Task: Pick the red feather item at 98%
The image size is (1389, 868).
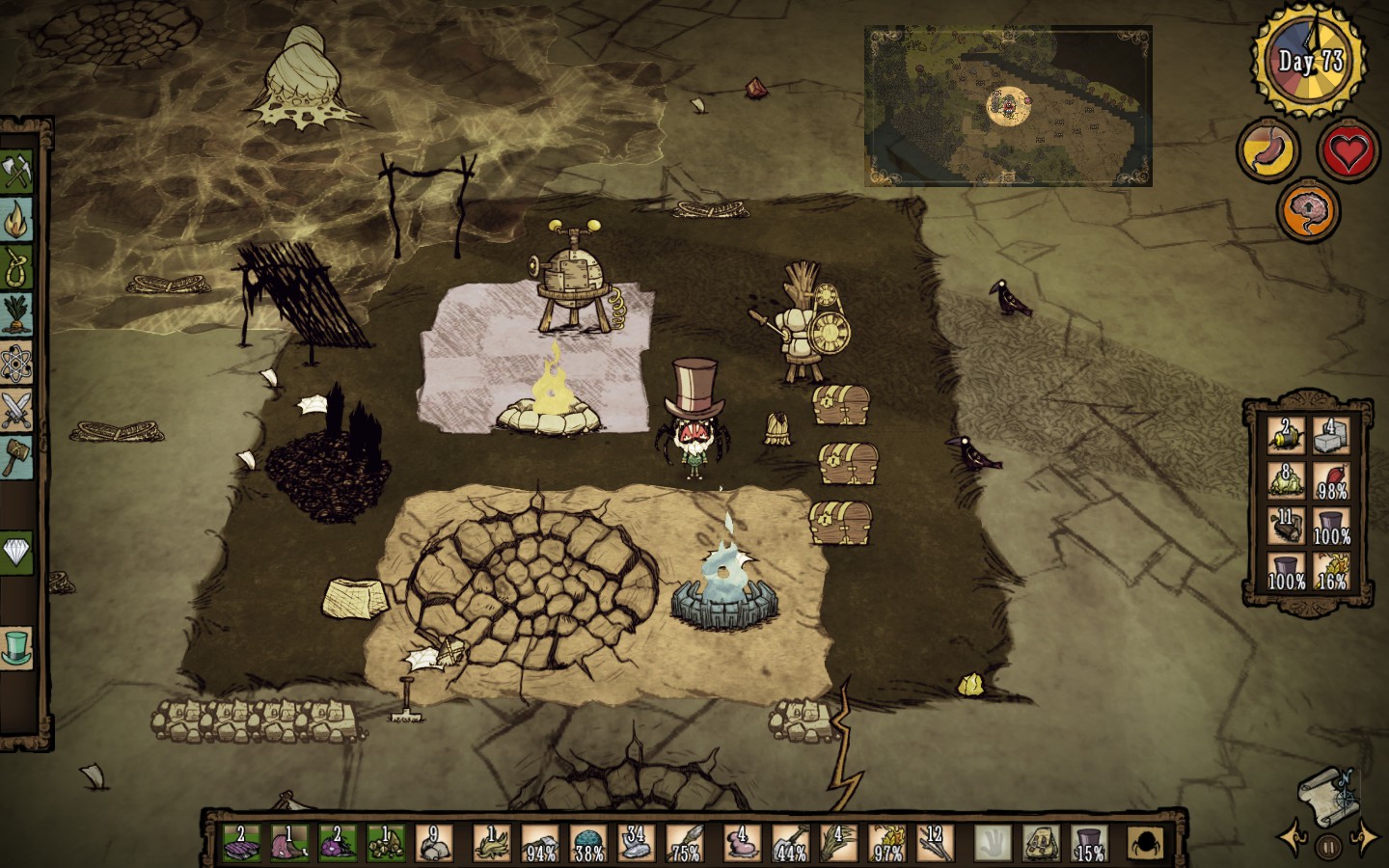Action: click(1331, 481)
